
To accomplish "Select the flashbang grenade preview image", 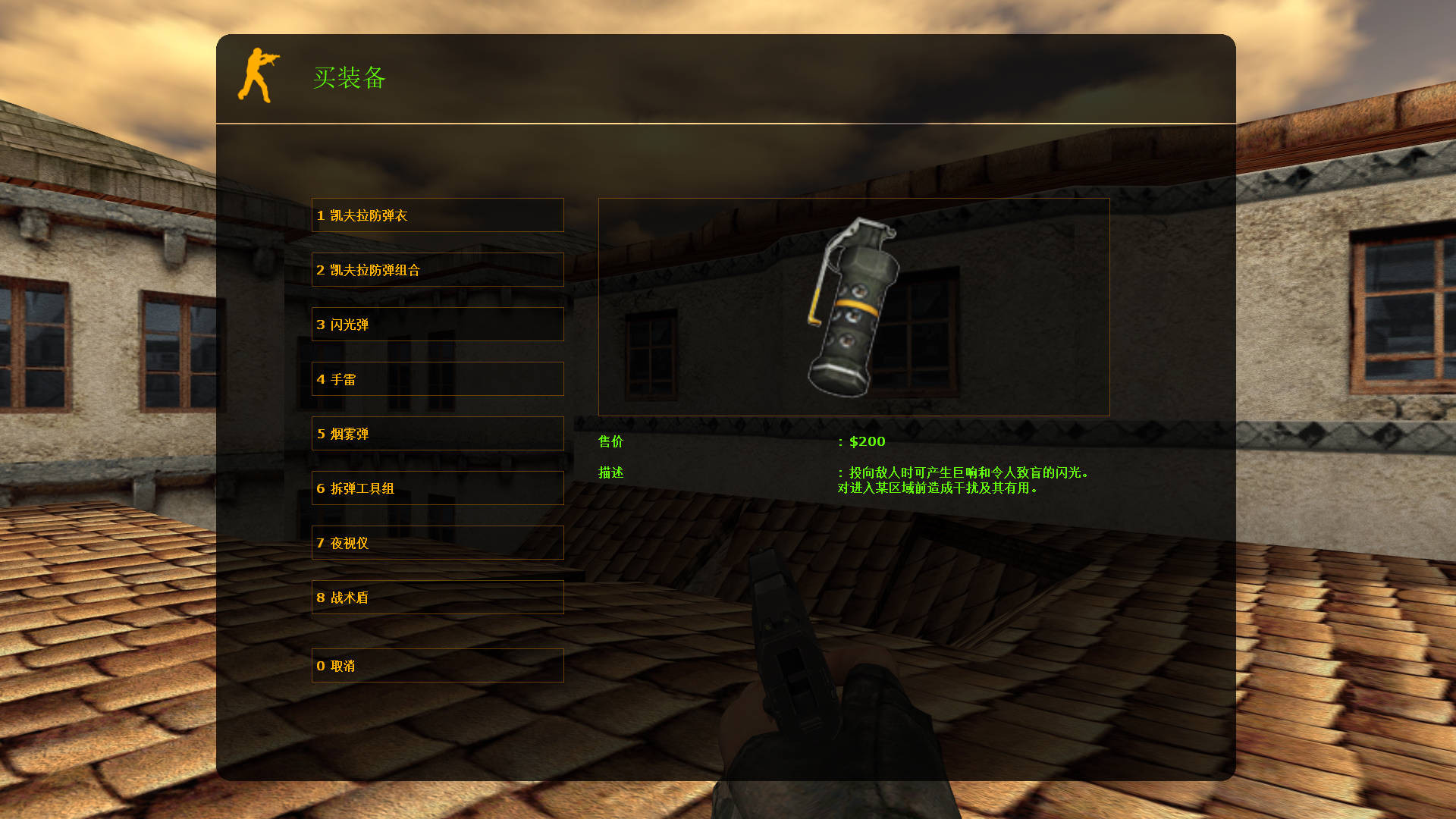I will [x=852, y=307].
